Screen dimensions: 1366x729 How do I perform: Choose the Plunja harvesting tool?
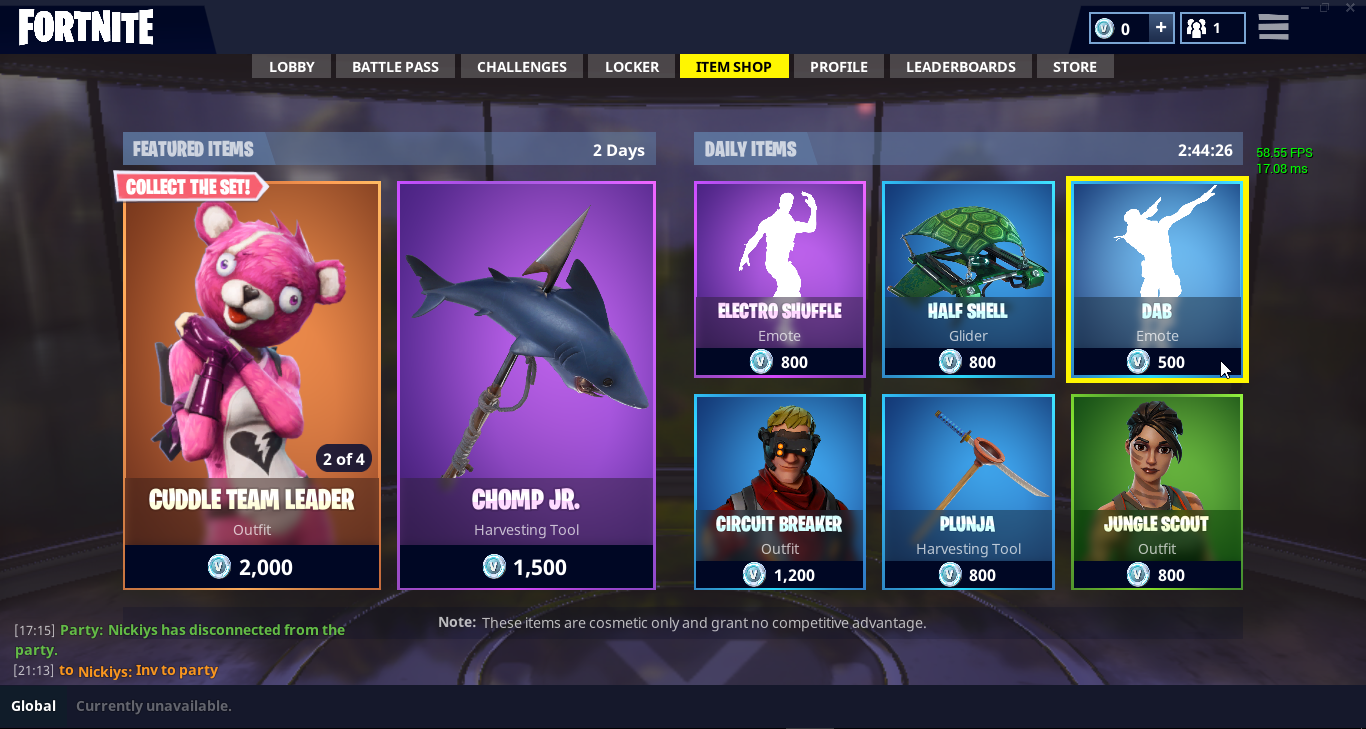click(x=968, y=491)
